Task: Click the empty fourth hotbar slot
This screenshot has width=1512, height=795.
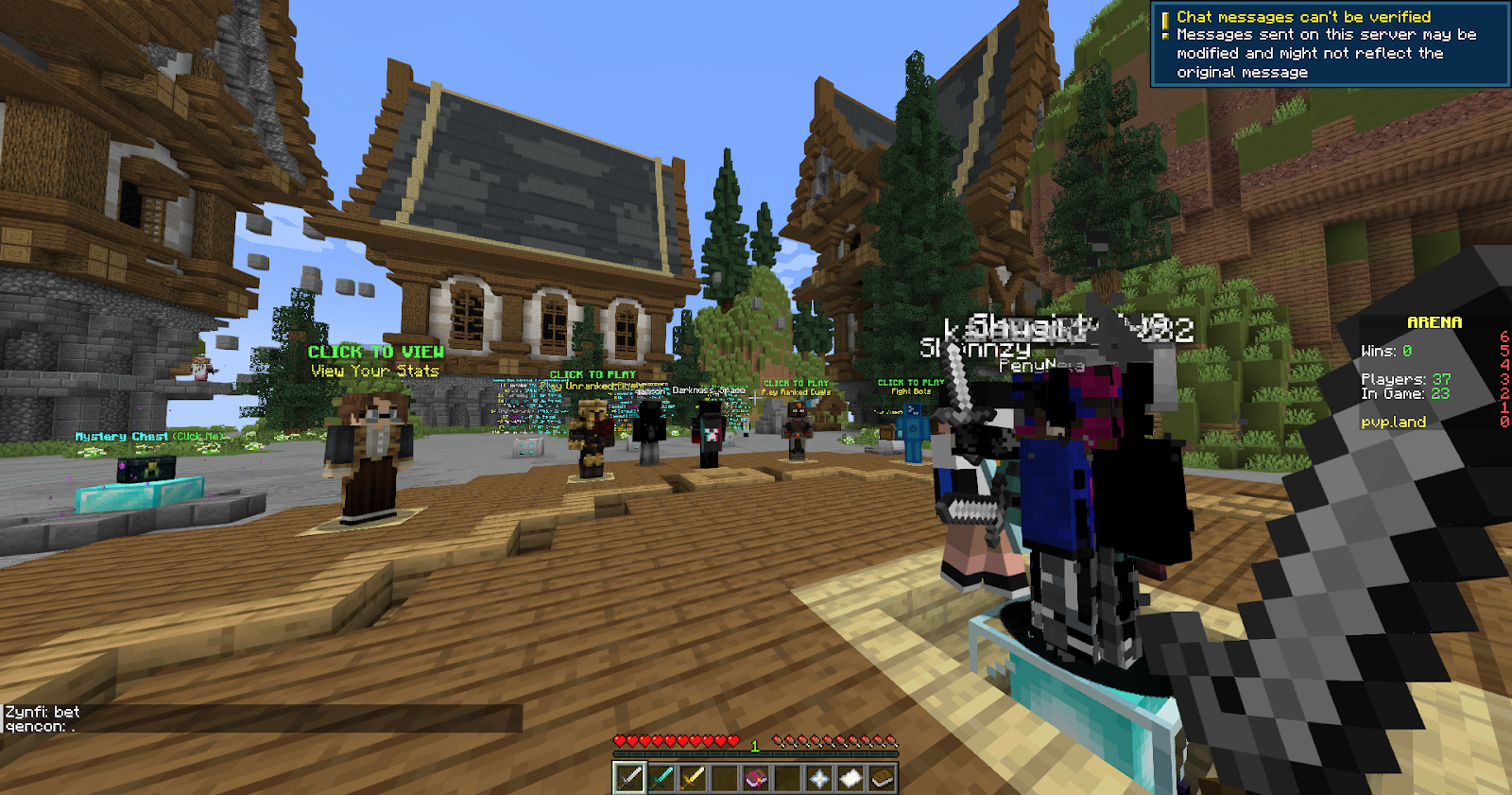Action: 724,777
